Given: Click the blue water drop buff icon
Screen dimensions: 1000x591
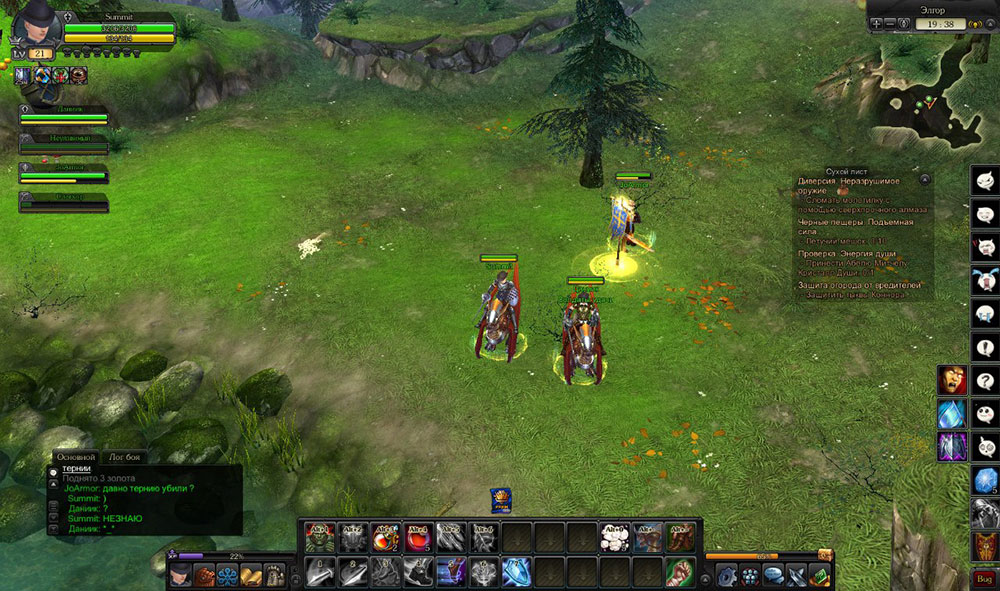Looking at the screenshot, I should point(951,413).
